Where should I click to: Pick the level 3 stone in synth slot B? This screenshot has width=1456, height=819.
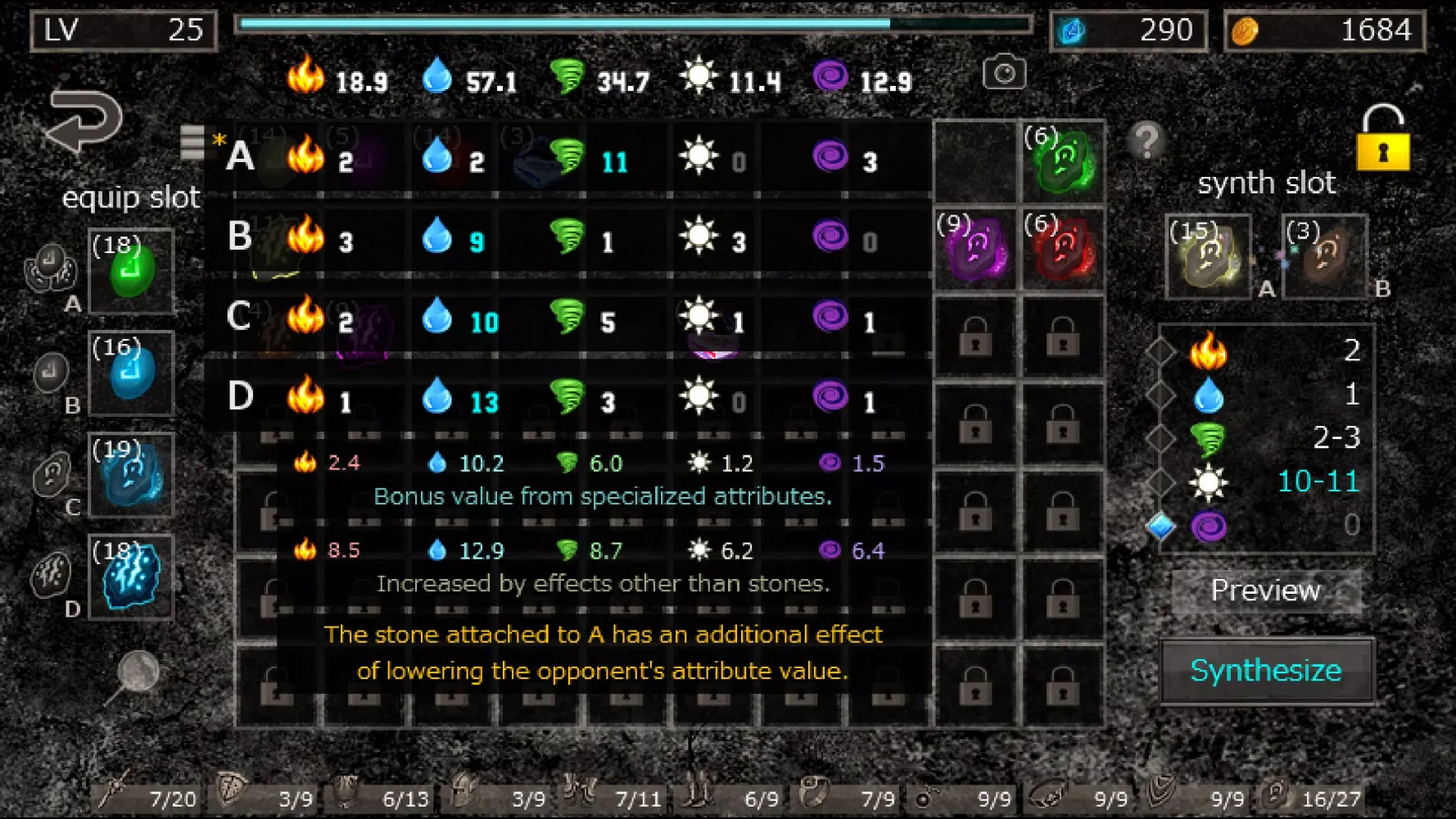coord(1323,256)
